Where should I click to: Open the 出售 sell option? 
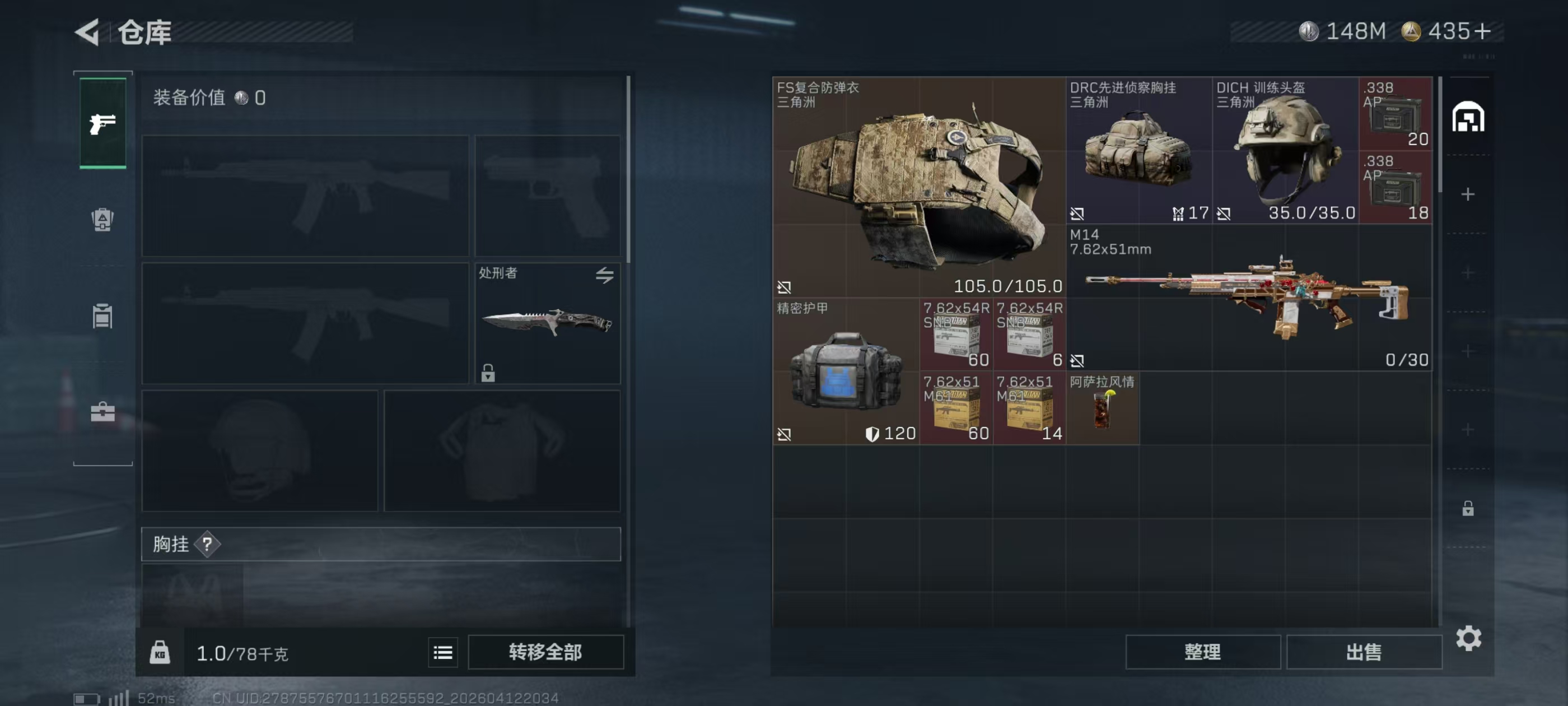pos(1364,652)
